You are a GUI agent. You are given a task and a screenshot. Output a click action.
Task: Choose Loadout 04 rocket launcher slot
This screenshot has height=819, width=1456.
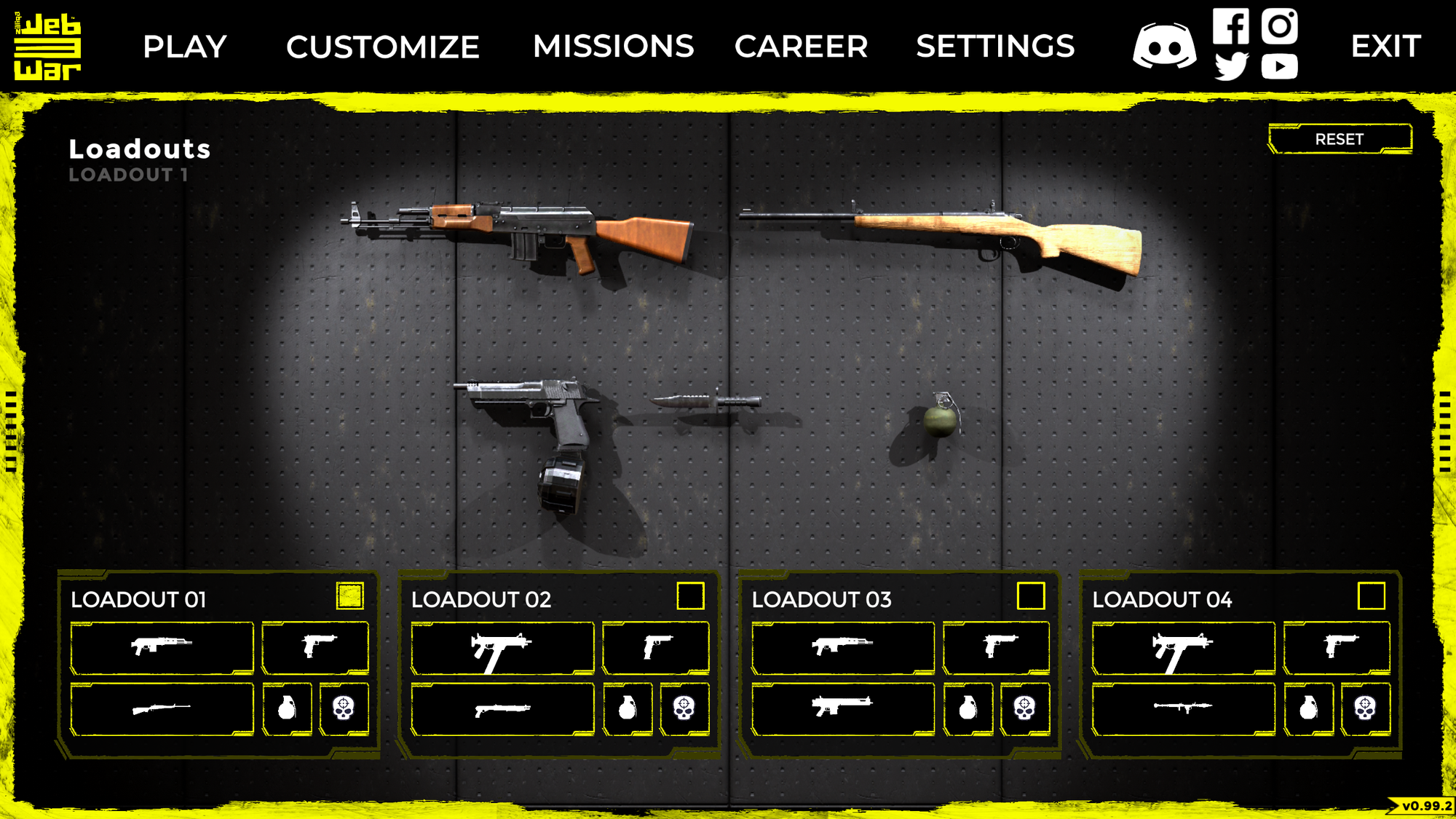pos(1183,708)
